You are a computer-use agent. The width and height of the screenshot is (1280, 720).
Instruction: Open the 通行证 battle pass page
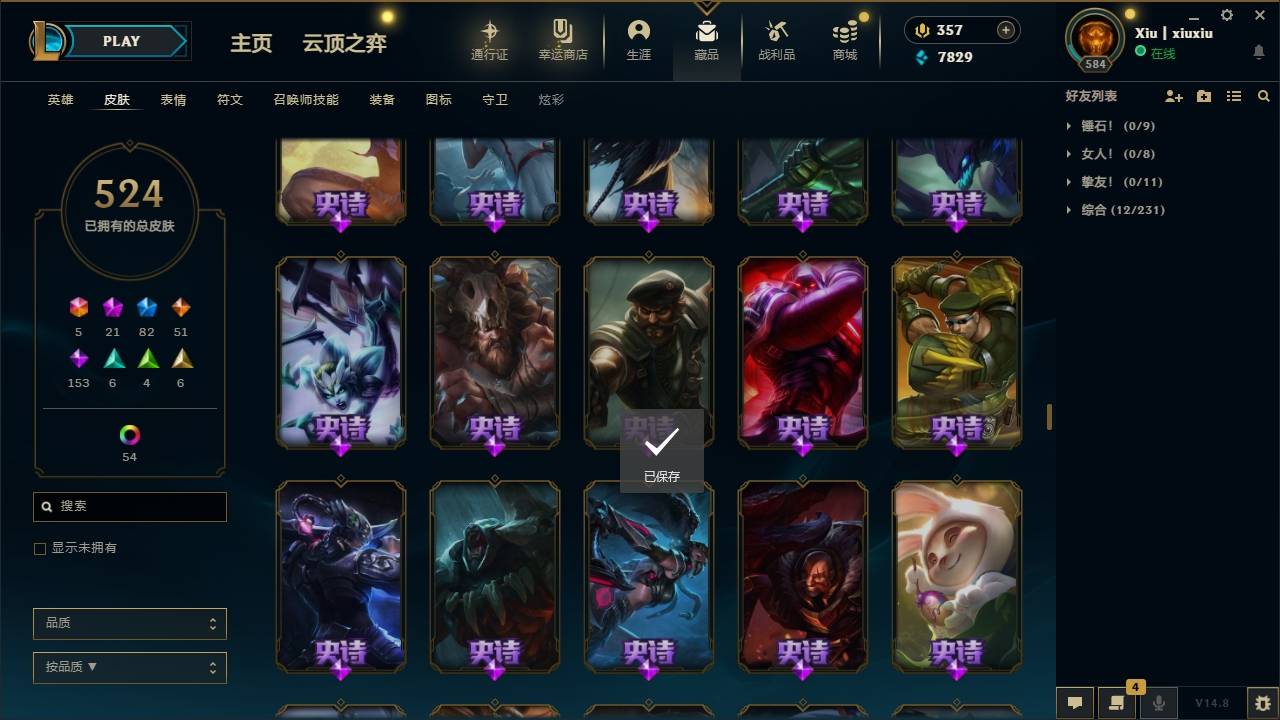point(489,40)
